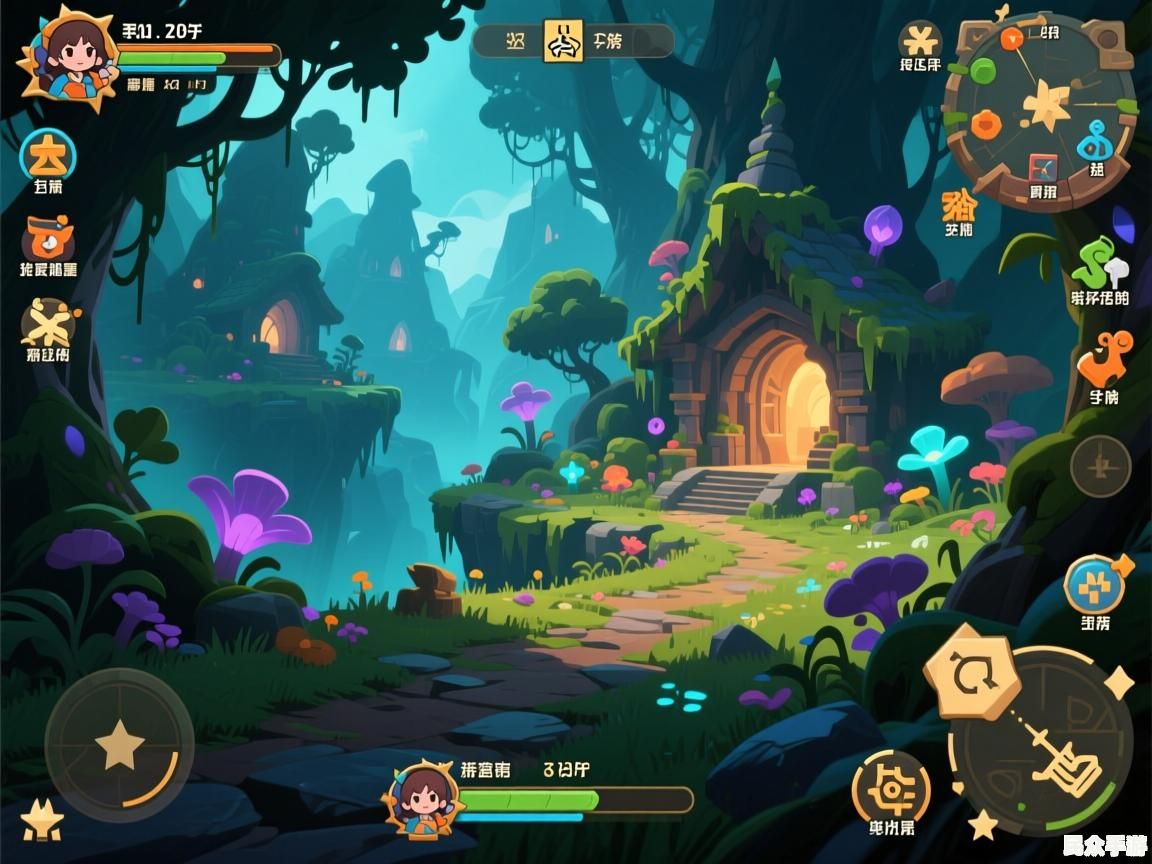Image resolution: width=1152 pixels, height=864 pixels.
Task: Tap the gold hexagon skill button
Action: (970, 673)
